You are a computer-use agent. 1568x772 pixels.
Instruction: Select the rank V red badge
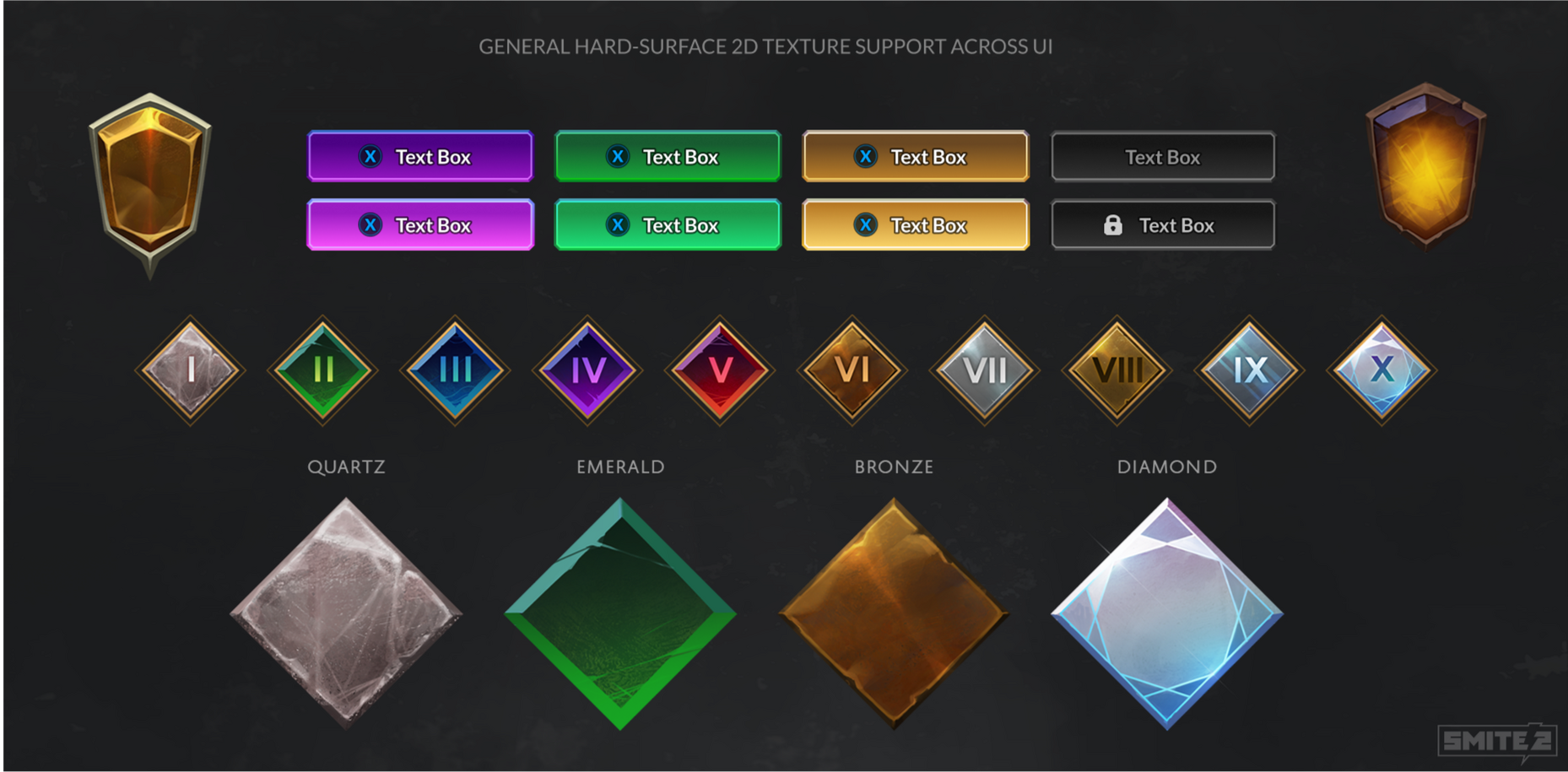pyautogui.click(x=719, y=371)
